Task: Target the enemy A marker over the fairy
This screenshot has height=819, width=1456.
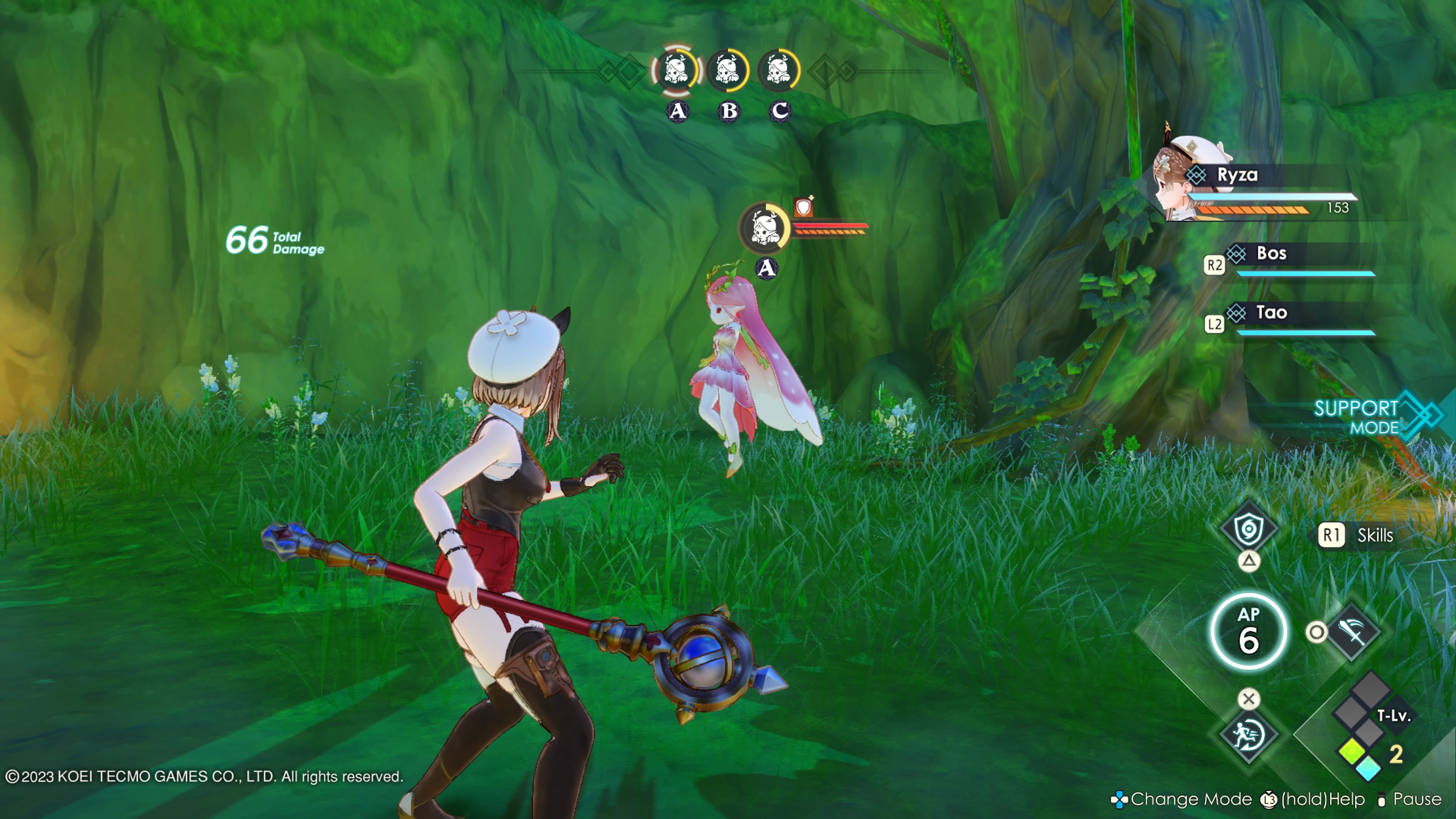Action: (765, 228)
